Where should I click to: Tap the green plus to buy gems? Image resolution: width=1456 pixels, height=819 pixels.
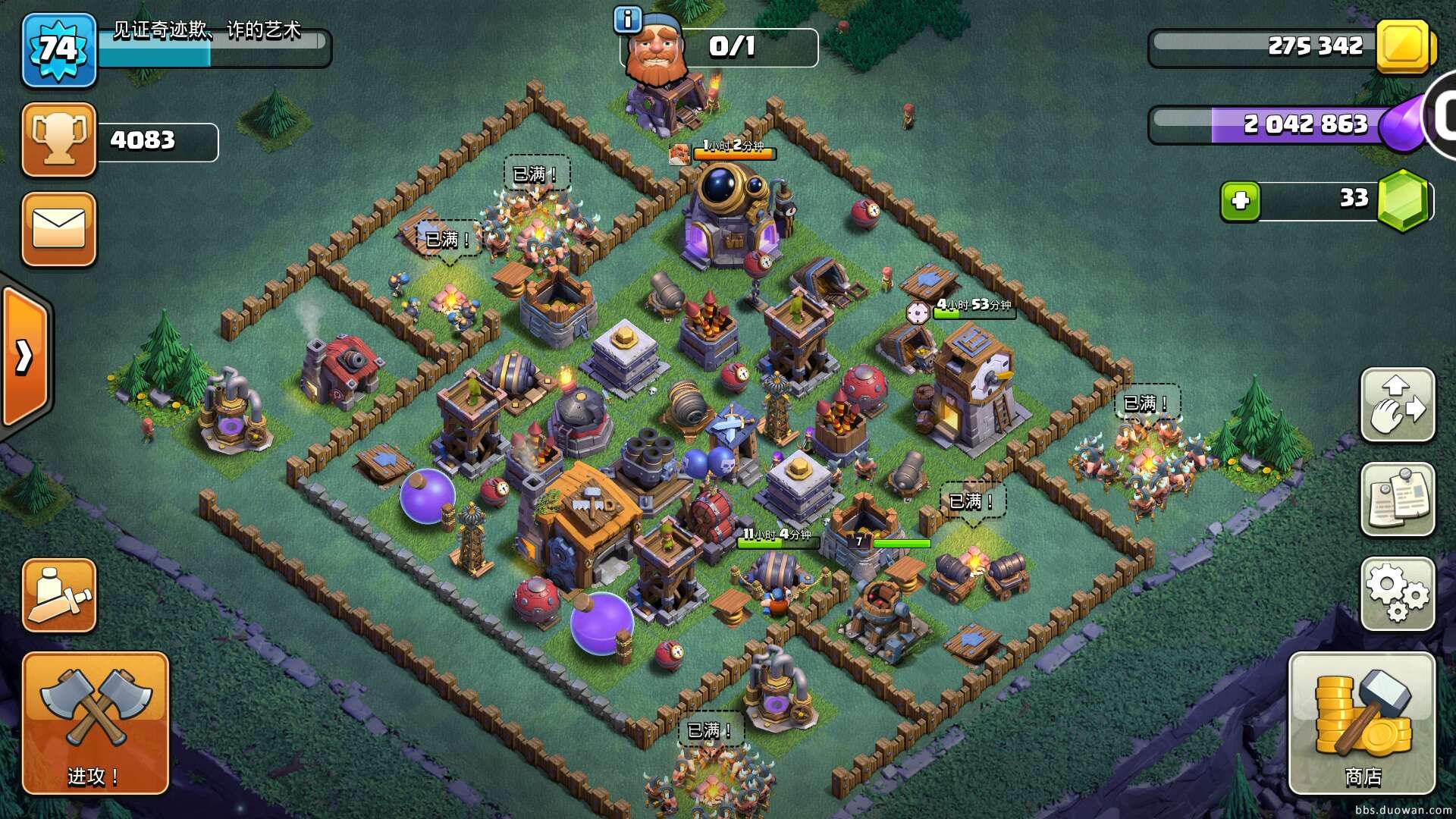coord(1241,201)
